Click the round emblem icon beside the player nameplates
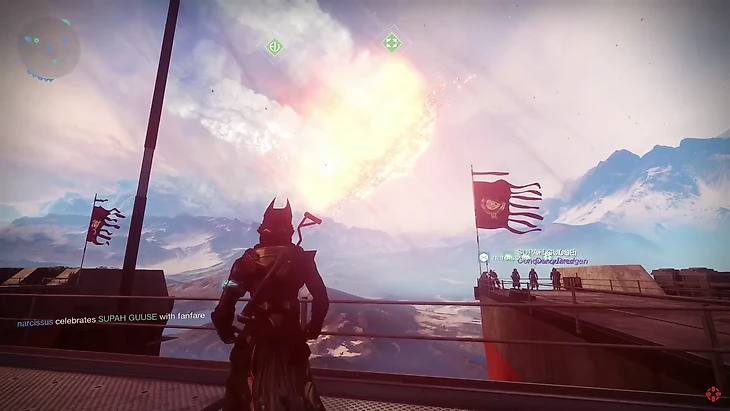 point(483,258)
